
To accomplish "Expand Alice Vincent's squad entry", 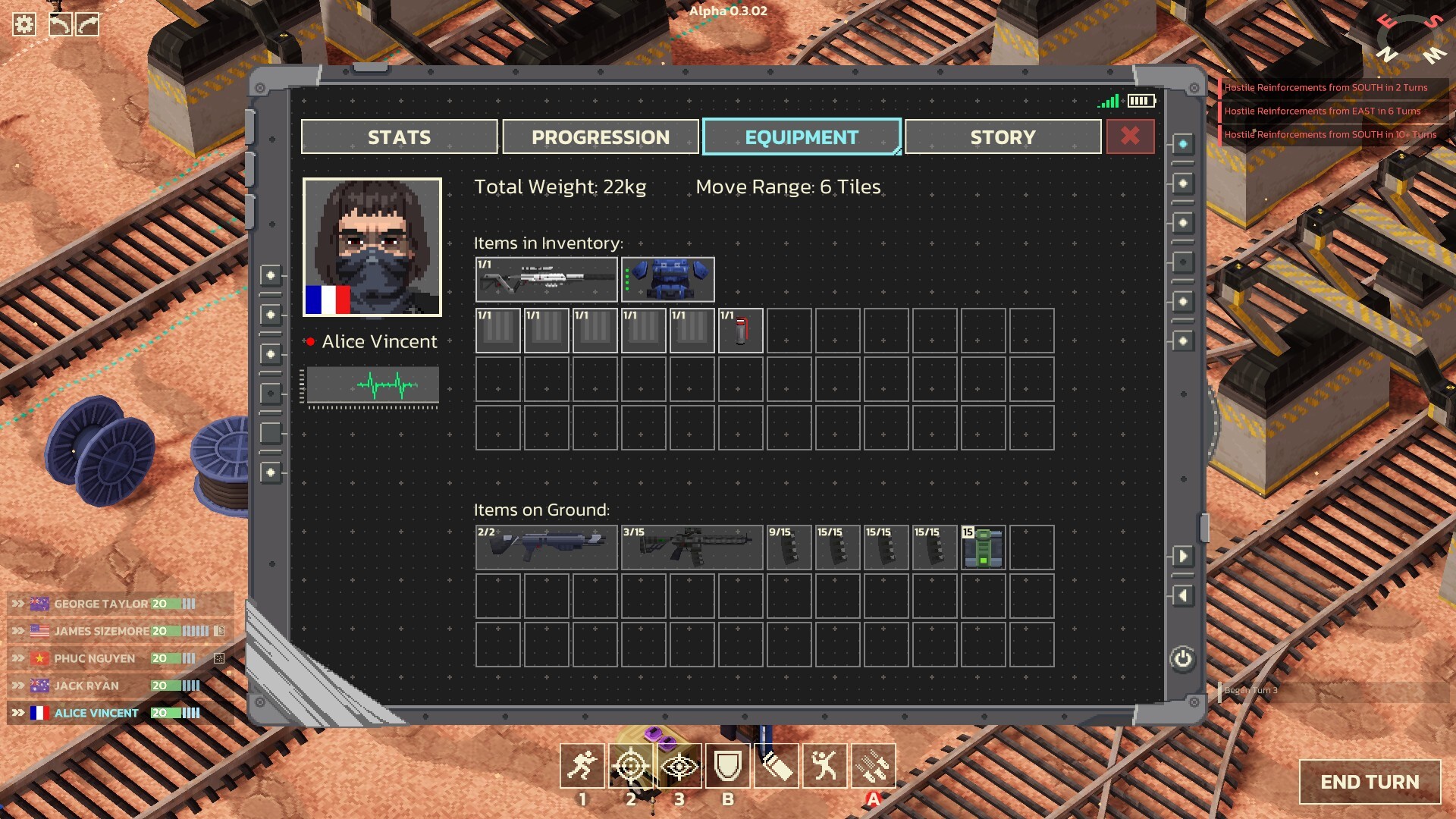I will tap(17, 713).
